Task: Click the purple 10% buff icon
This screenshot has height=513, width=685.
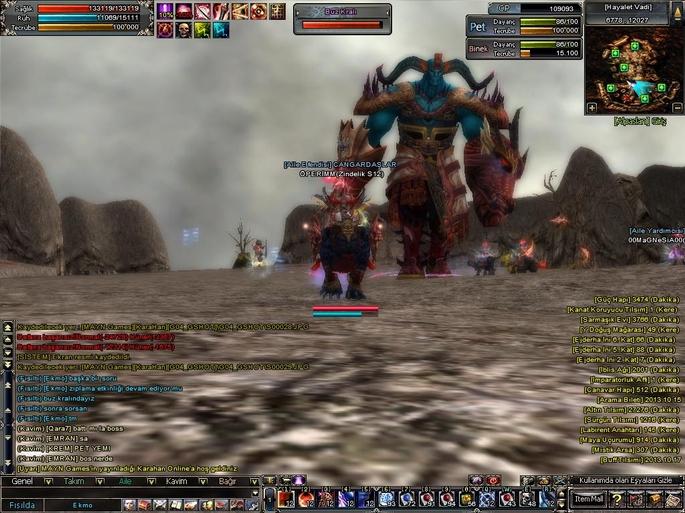Action: [166, 11]
